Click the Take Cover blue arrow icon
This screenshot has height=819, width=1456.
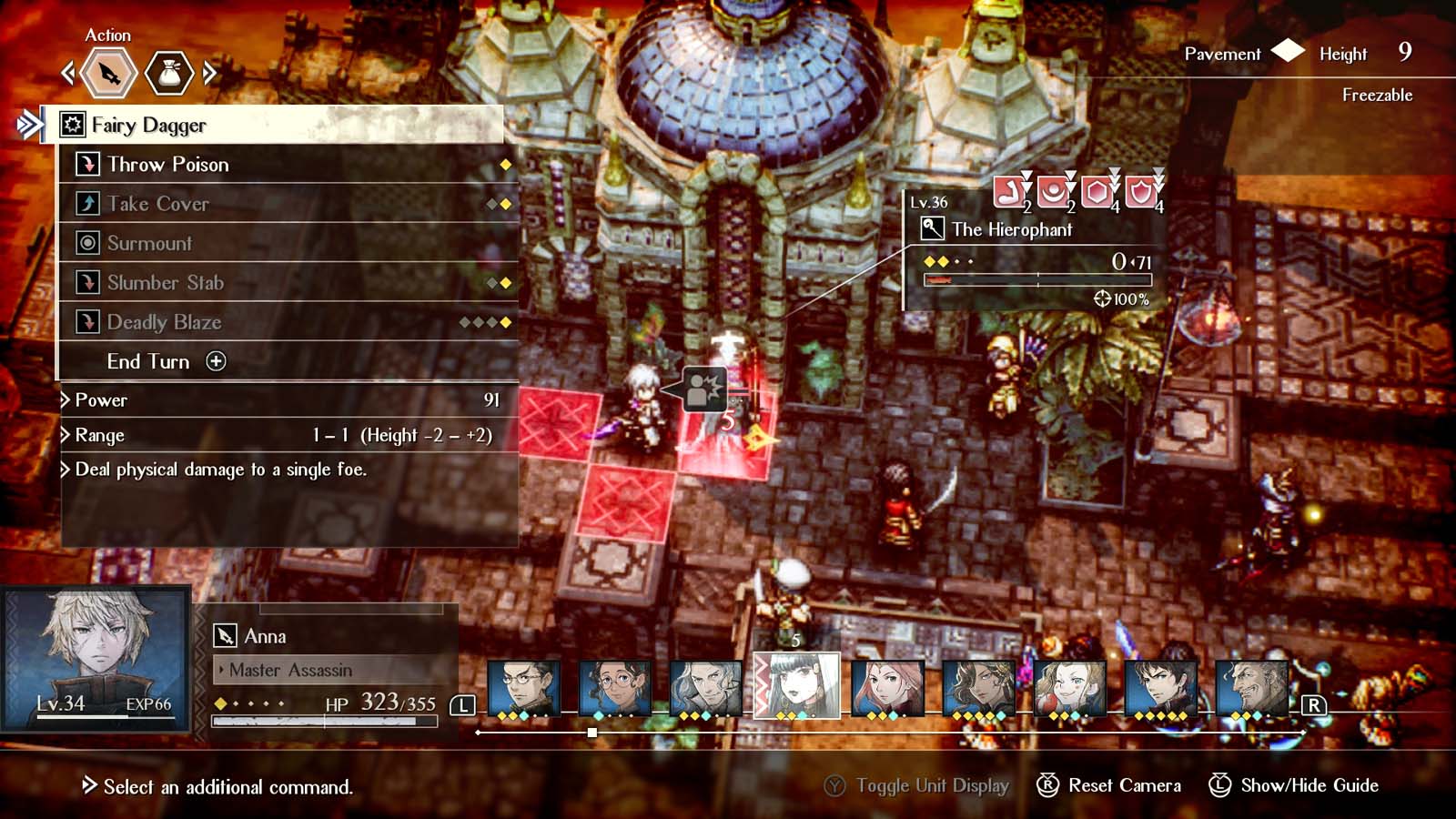tap(86, 204)
